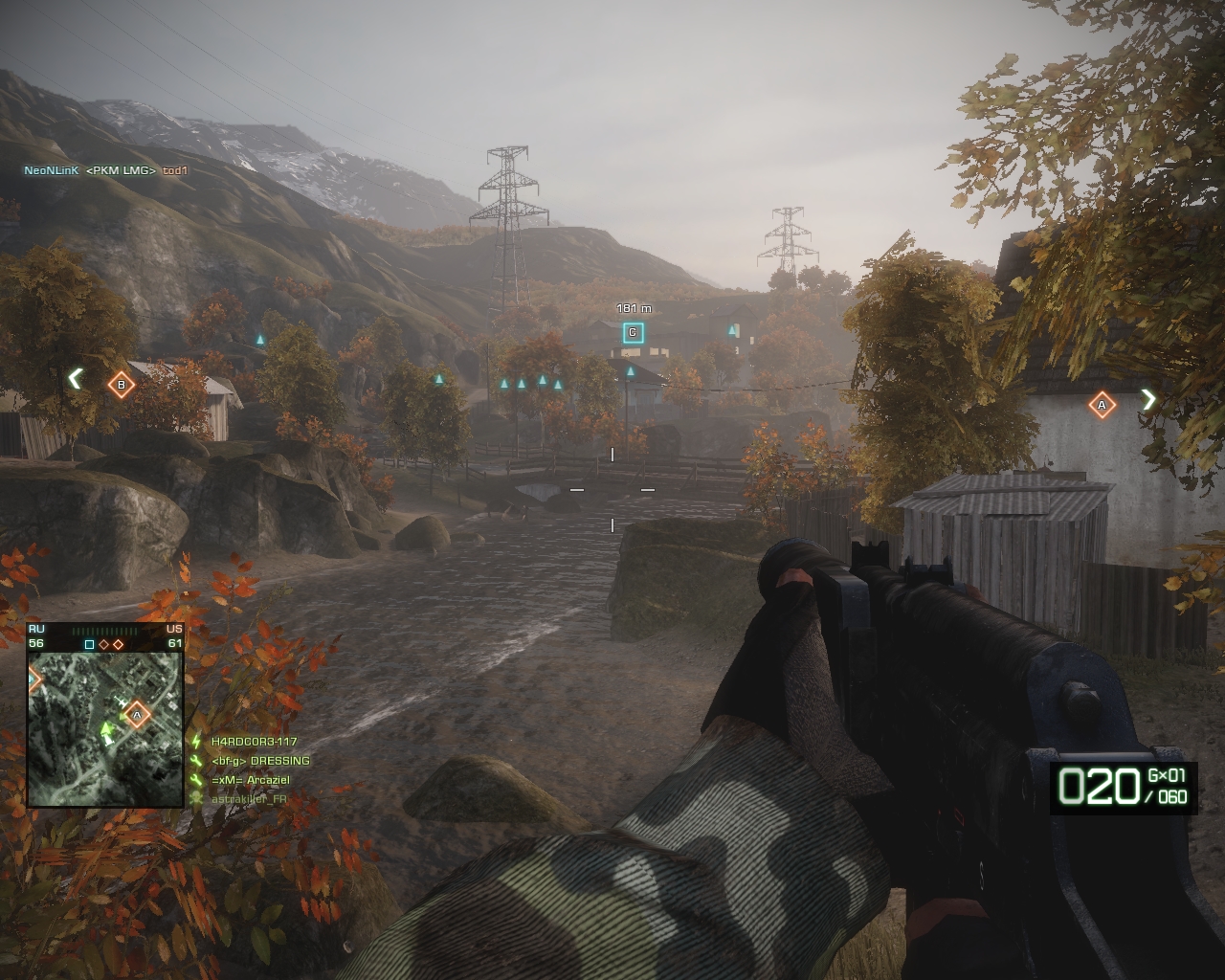The height and width of the screenshot is (980, 1225).
Task: Click the left chevron arrow beside objective B
Action: pyautogui.click(x=75, y=379)
